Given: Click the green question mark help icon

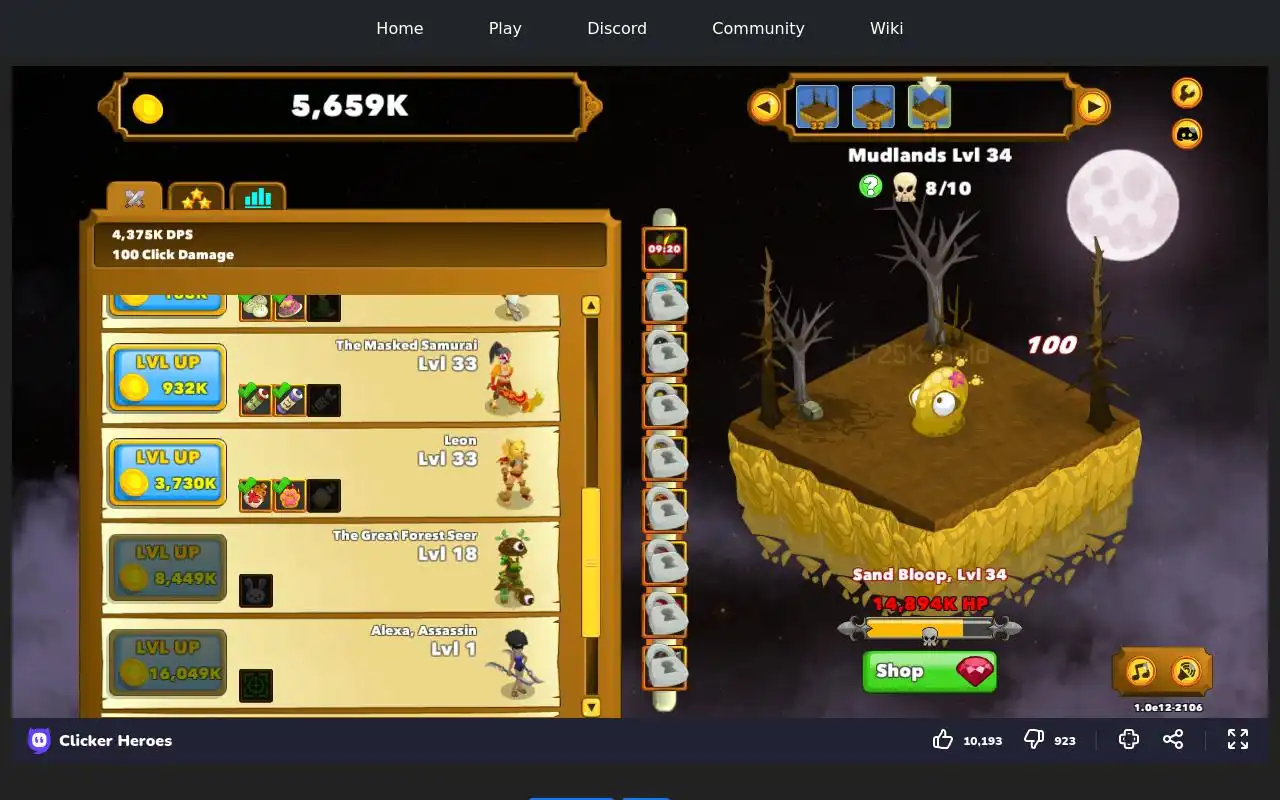Looking at the screenshot, I should click(871, 186).
